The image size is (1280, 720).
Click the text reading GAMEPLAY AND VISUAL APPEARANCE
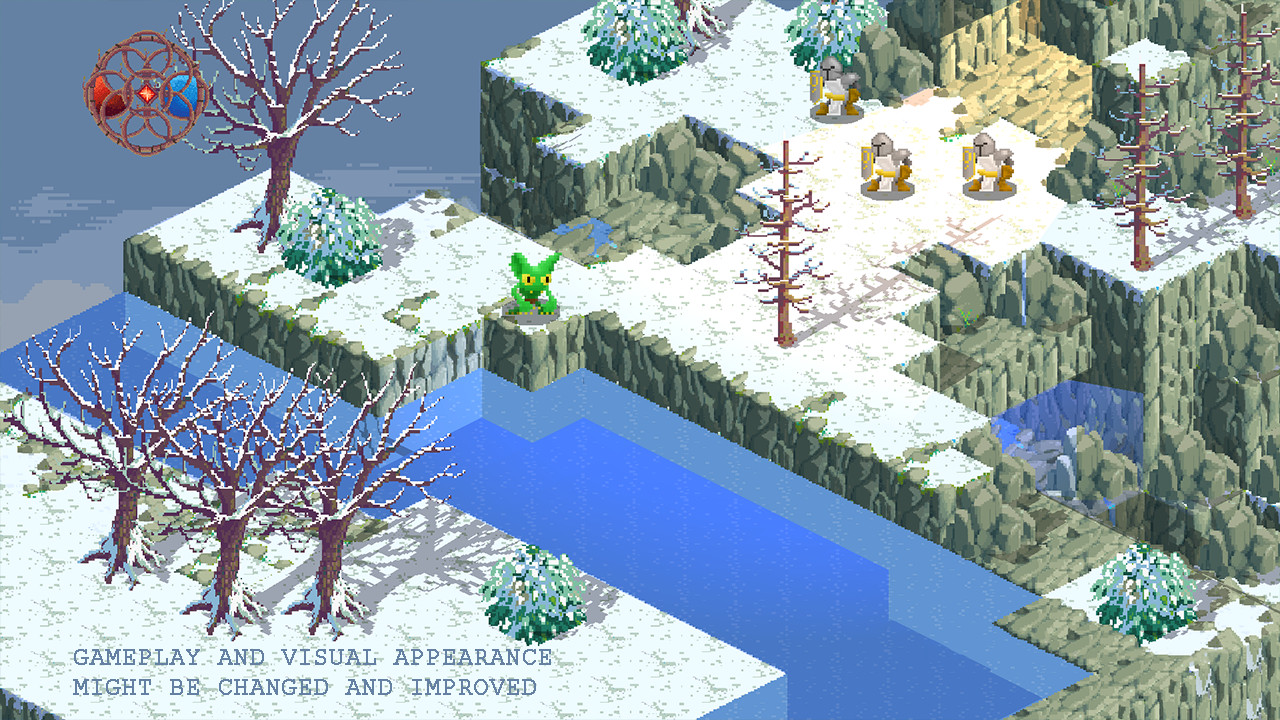pos(310,657)
